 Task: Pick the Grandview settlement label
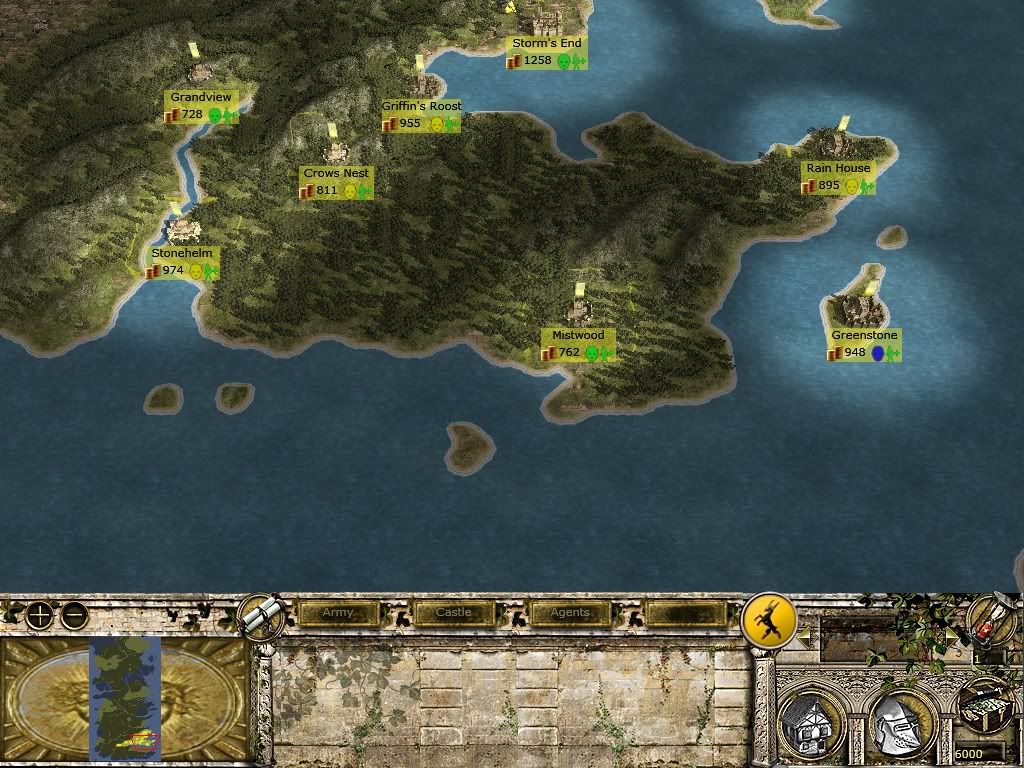[201, 98]
